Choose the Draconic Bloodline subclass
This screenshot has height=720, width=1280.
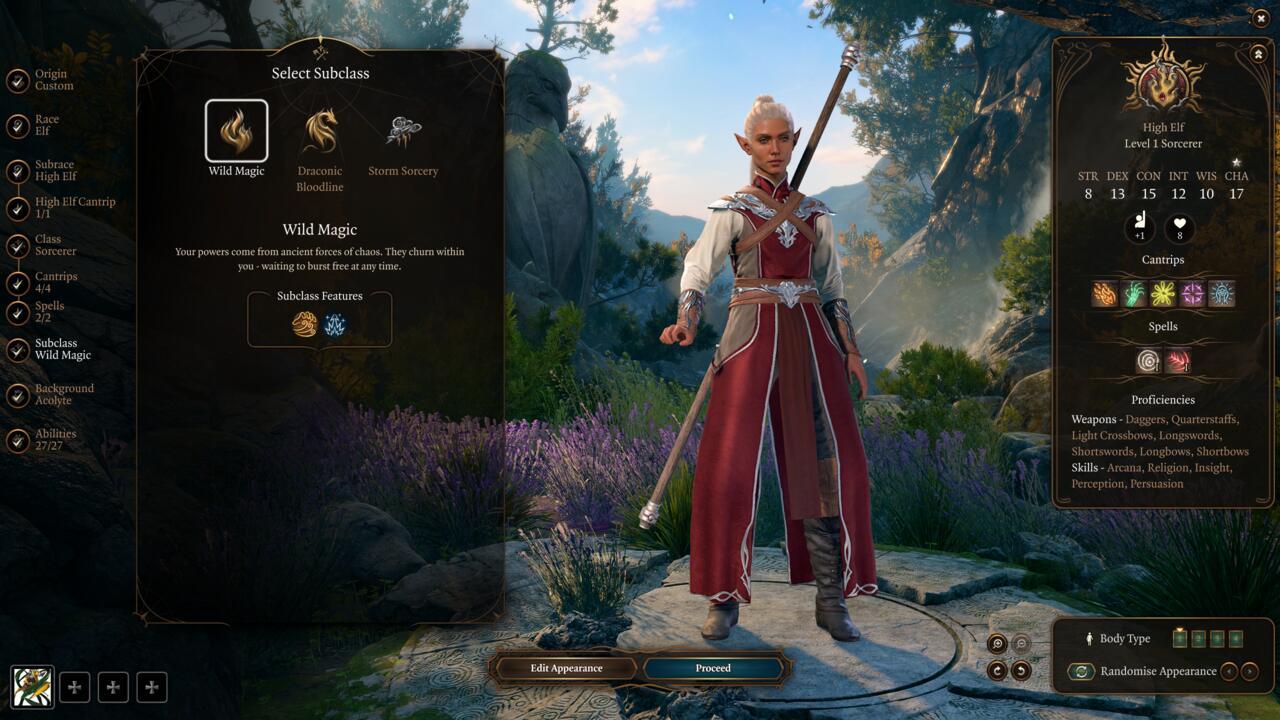pyautogui.click(x=320, y=131)
